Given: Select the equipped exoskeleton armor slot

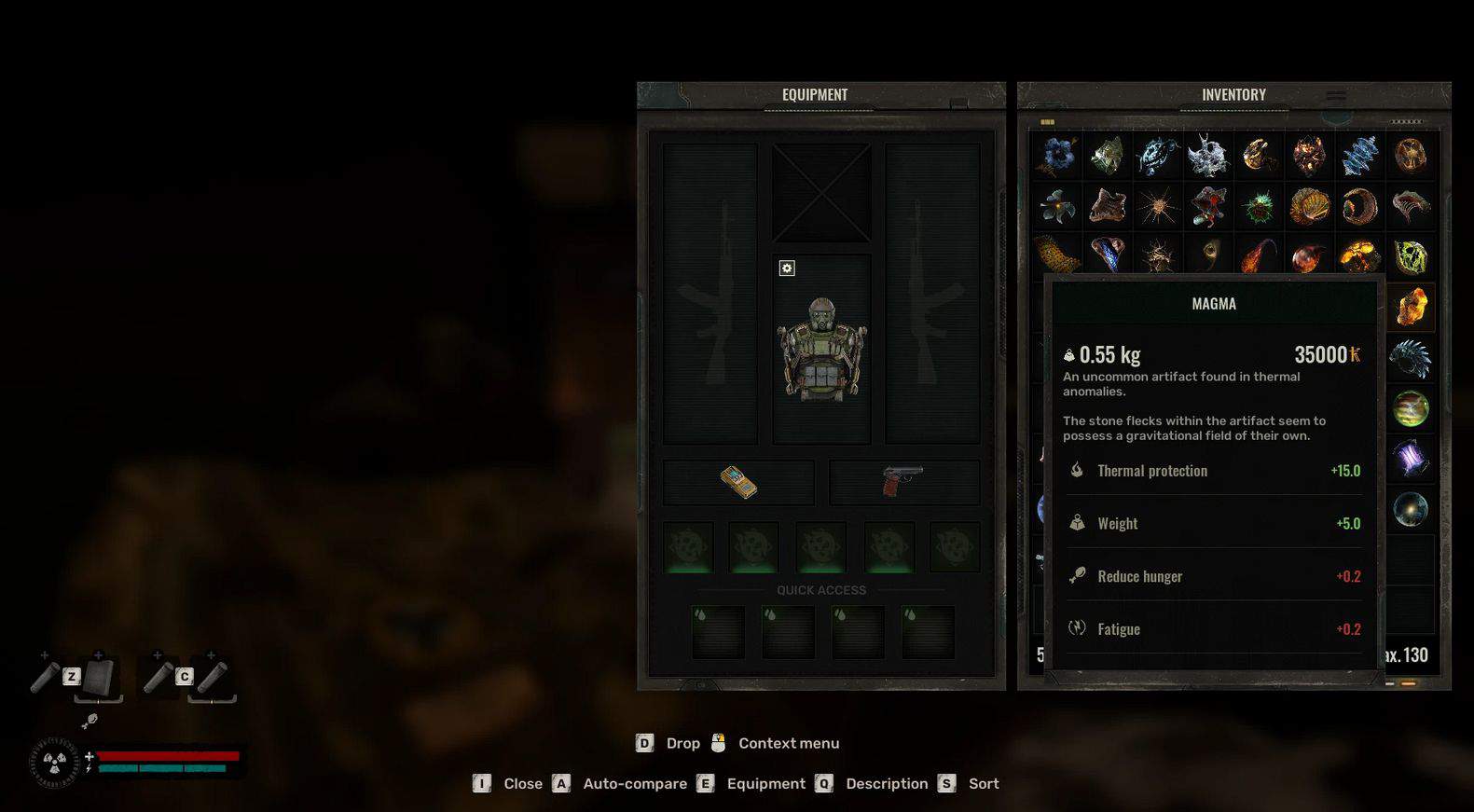Looking at the screenshot, I should pyautogui.click(x=821, y=350).
